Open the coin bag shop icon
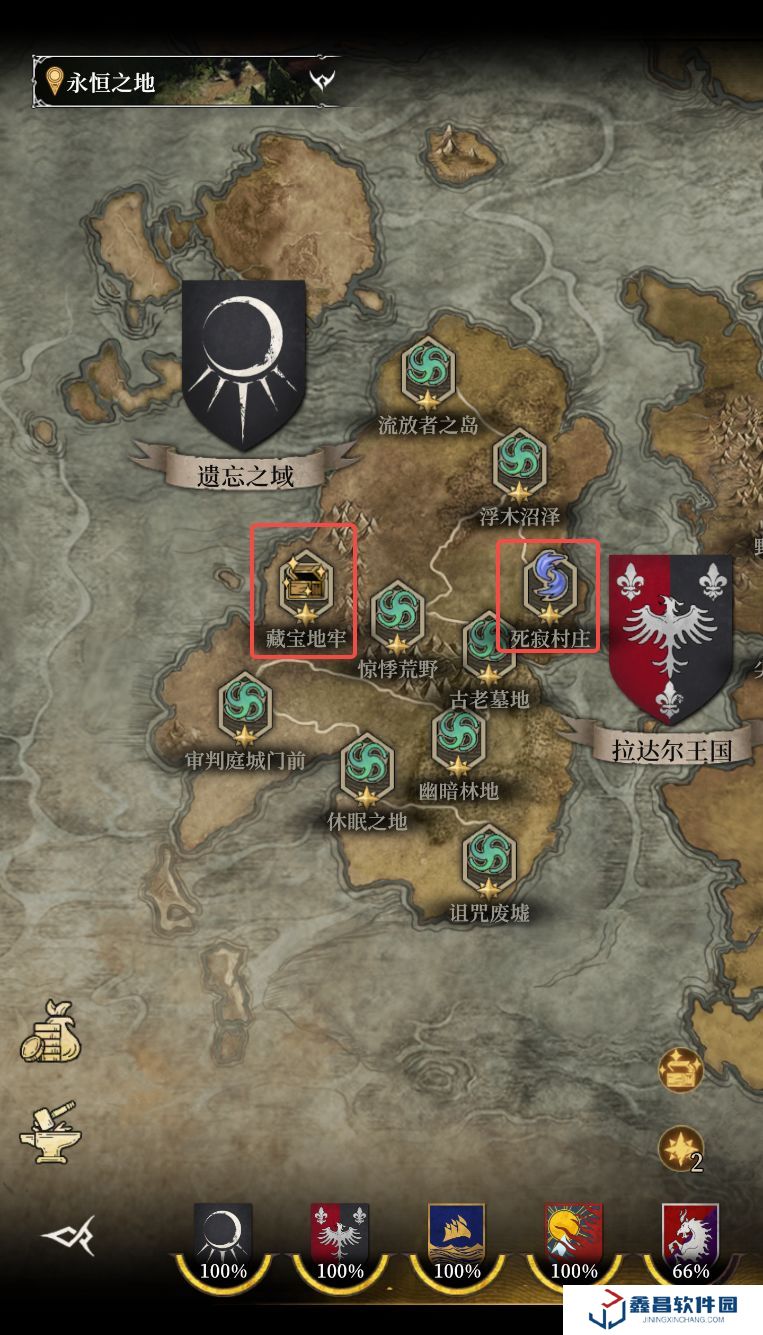Screen dimensions: 763x1335 coord(50,1033)
